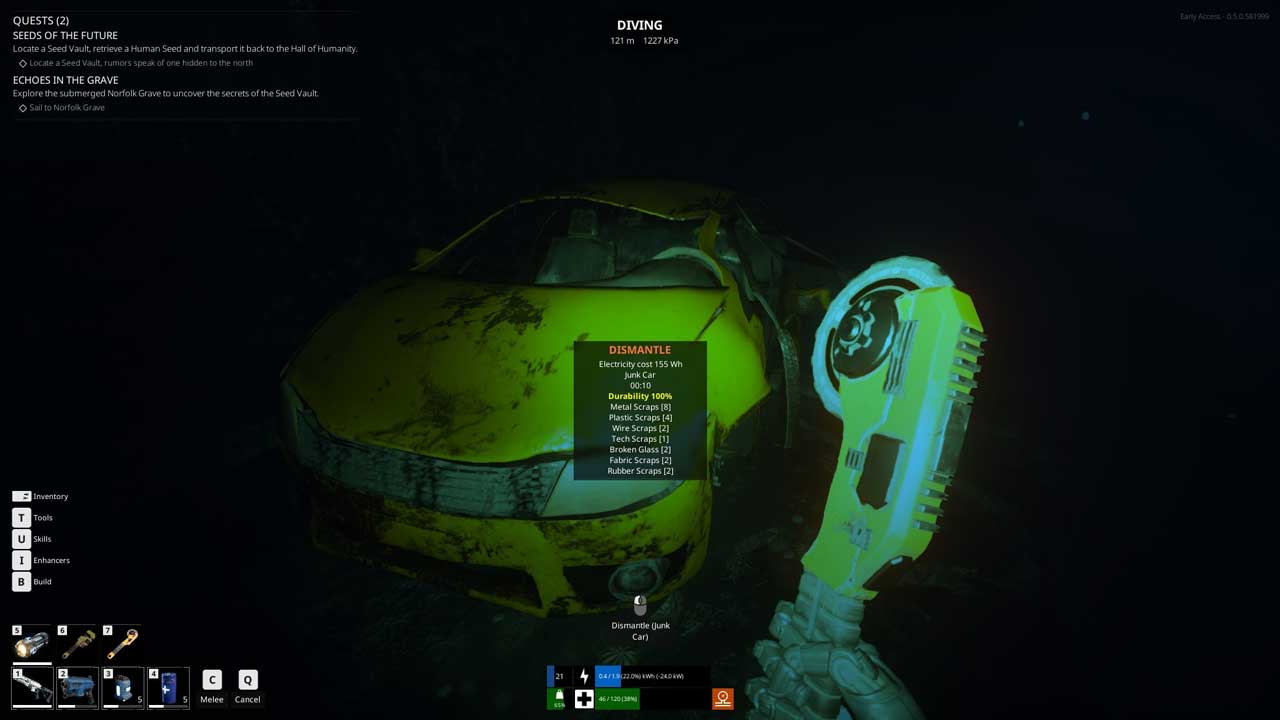Select the blue canister in slot 3
The width and height of the screenshot is (1280, 720).
tap(123, 688)
